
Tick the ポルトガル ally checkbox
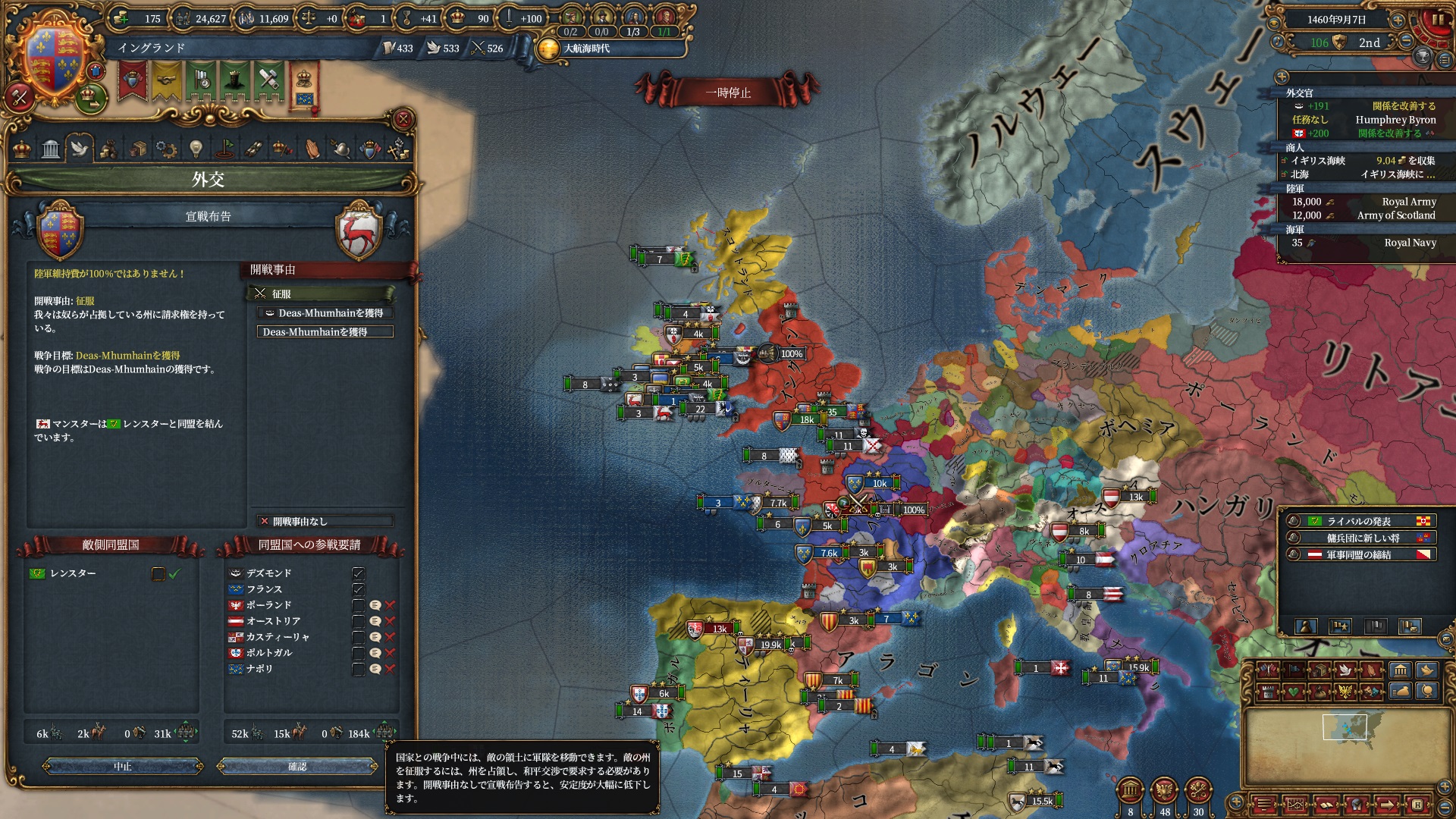point(359,653)
